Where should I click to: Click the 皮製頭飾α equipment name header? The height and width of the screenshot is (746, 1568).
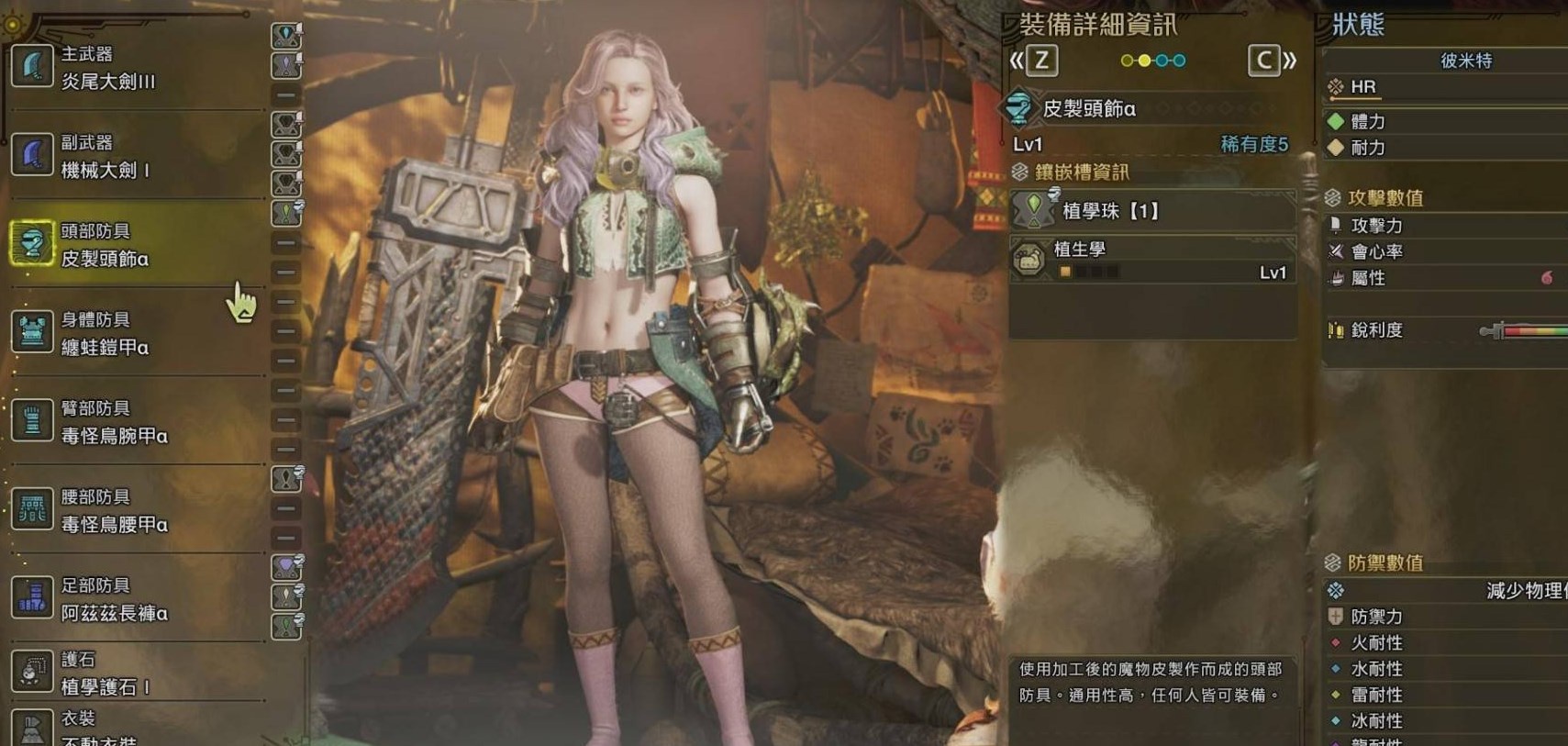1088,109
